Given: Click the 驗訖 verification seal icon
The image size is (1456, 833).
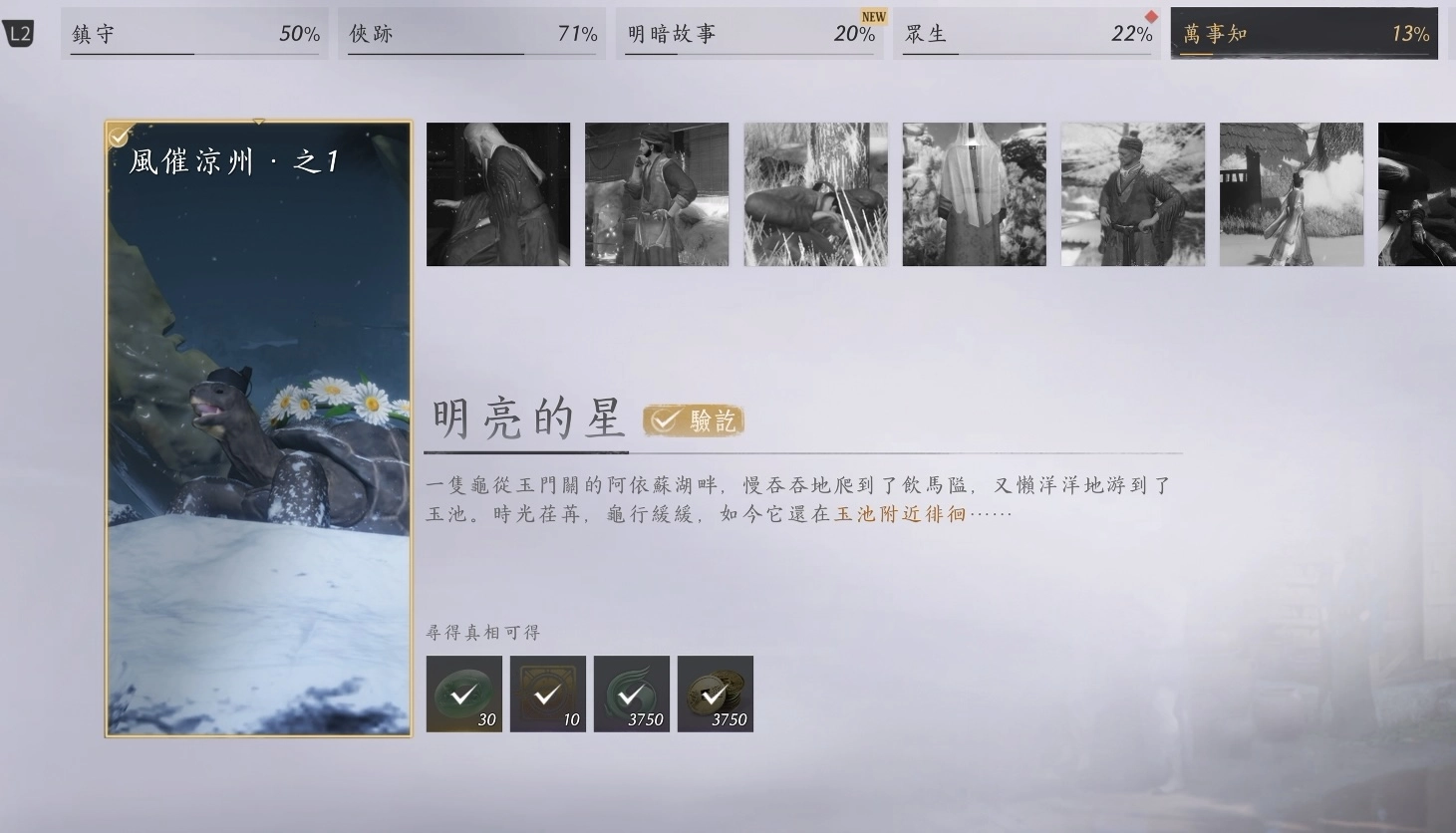Looking at the screenshot, I should (692, 420).
